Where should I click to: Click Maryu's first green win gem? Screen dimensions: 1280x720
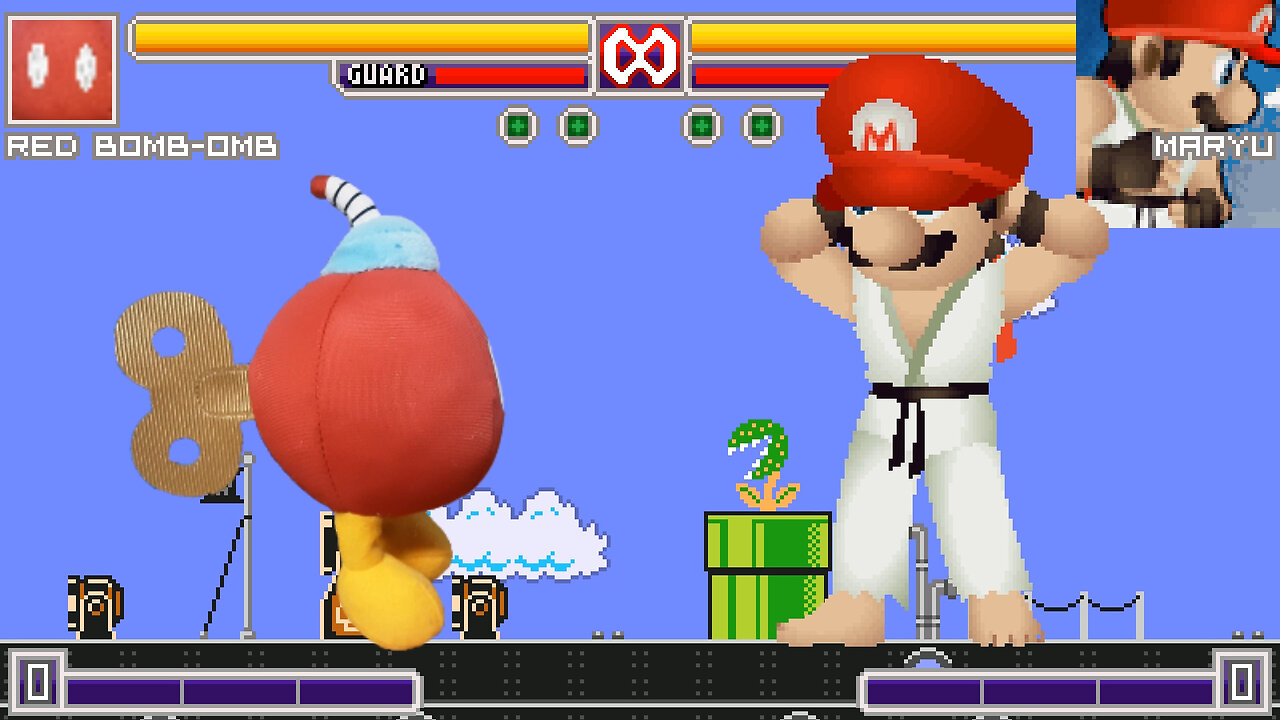(x=704, y=125)
